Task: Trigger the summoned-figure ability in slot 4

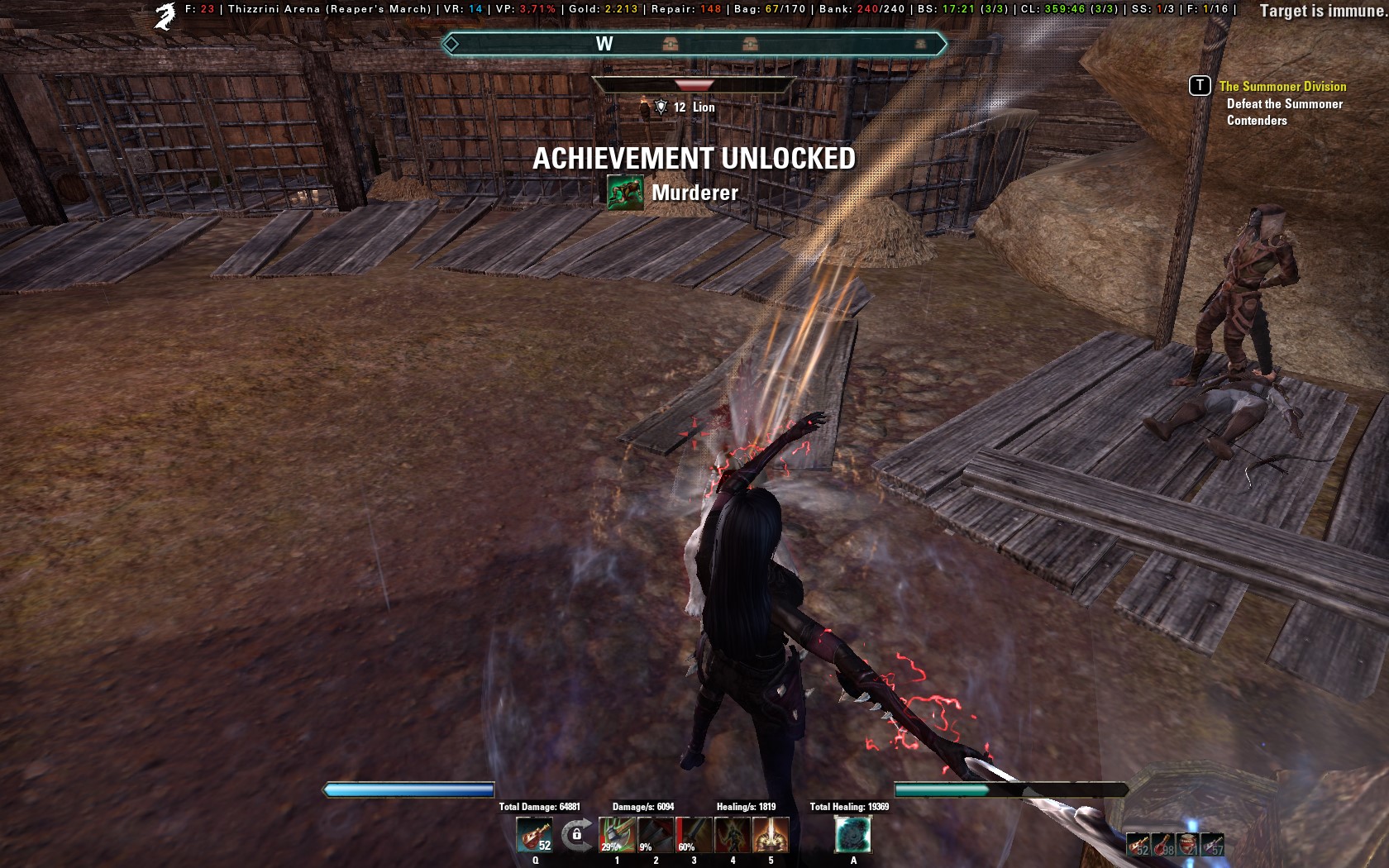Action: (732, 837)
